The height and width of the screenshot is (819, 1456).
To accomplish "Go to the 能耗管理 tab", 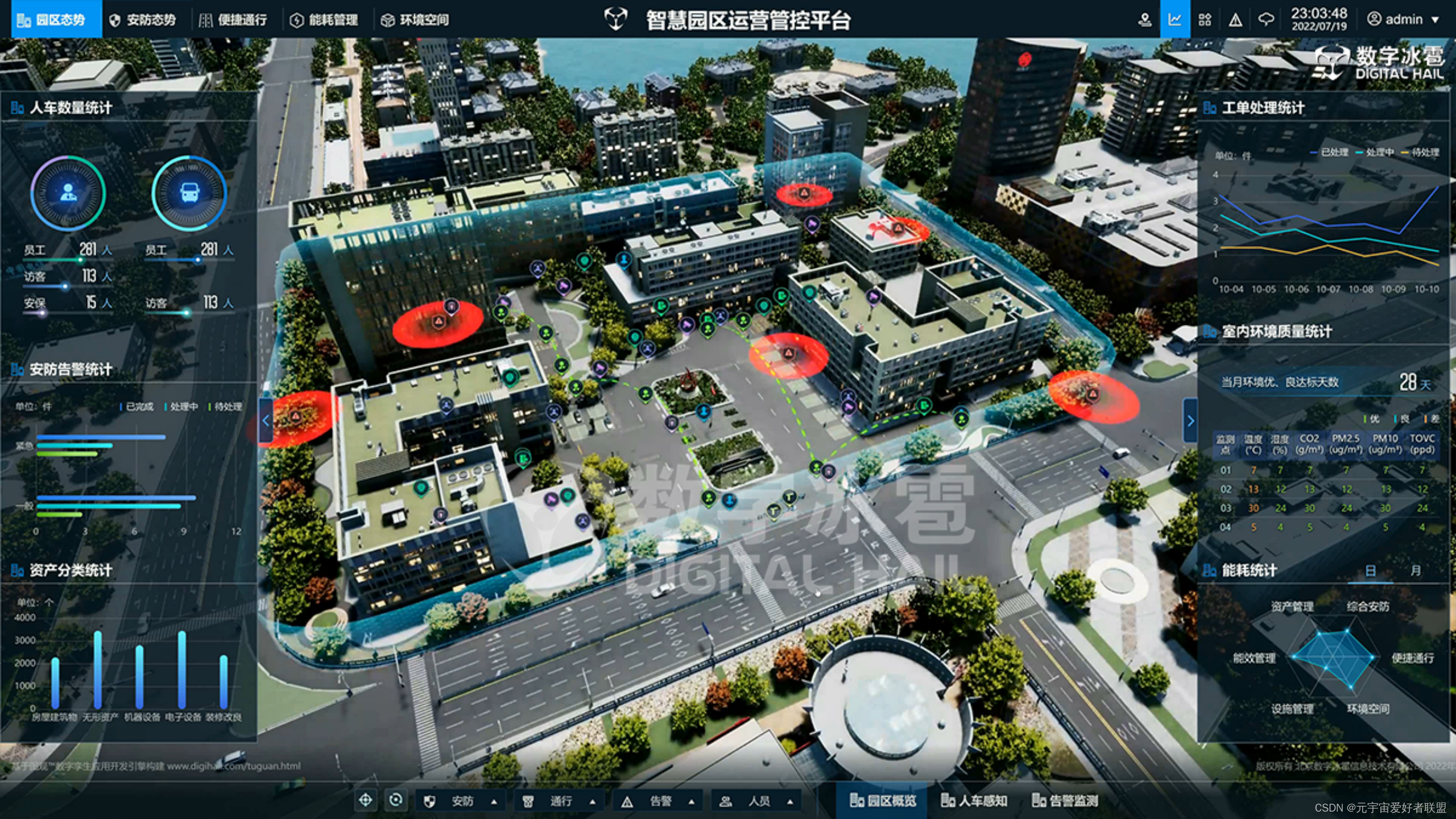I will pyautogui.click(x=325, y=20).
